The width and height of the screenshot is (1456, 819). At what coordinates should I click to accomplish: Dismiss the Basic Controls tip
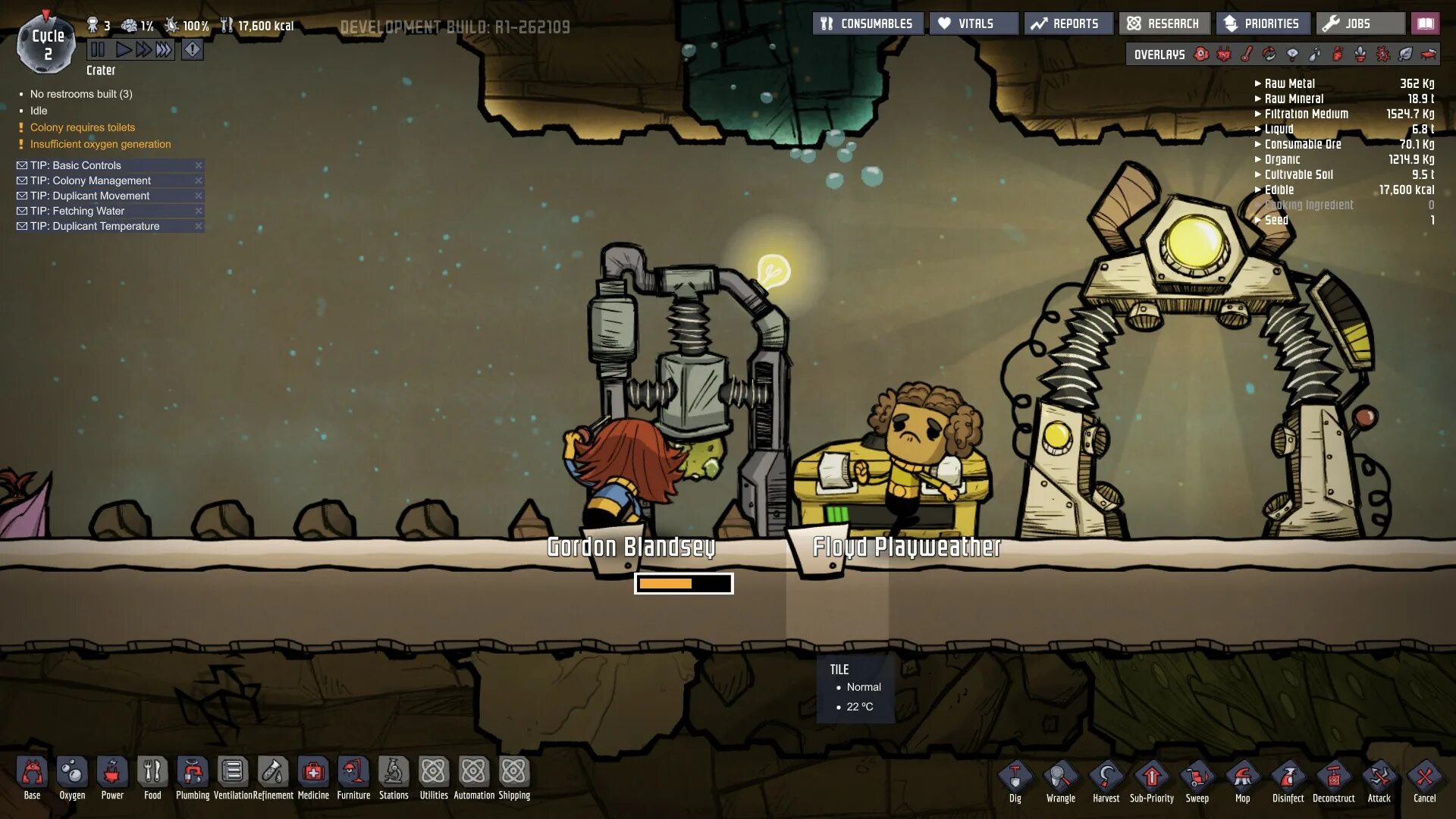pyautogui.click(x=199, y=165)
